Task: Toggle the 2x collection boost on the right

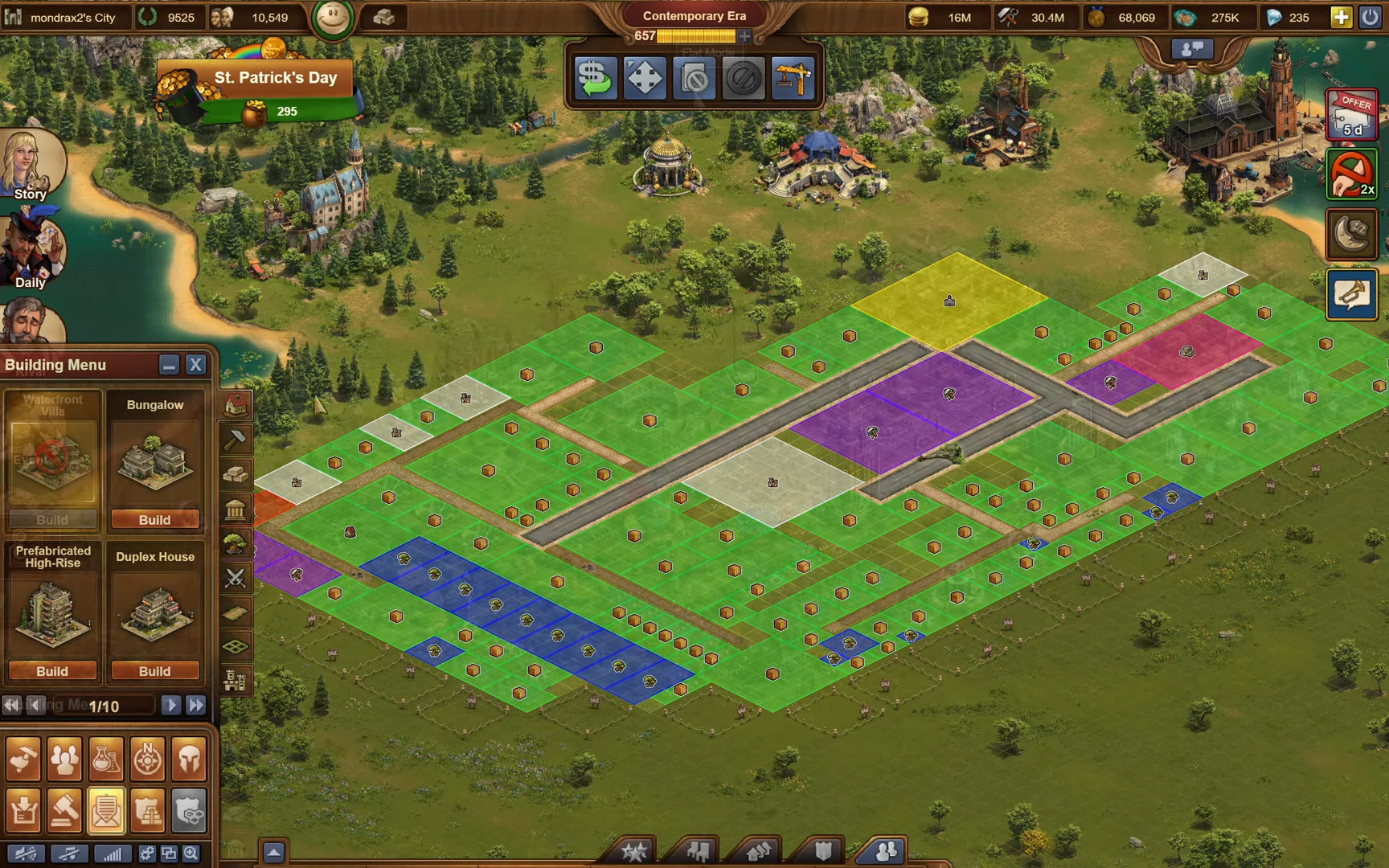Action: [1351, 171]
